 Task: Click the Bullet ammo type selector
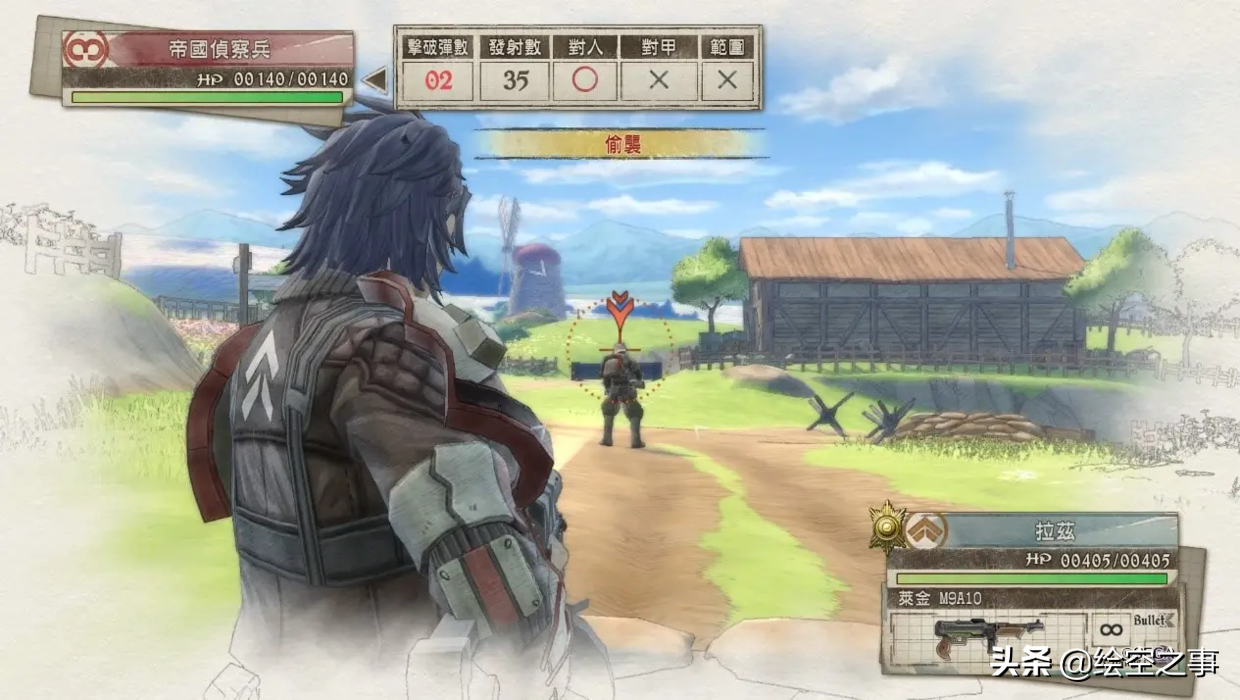pos(1154,621)
